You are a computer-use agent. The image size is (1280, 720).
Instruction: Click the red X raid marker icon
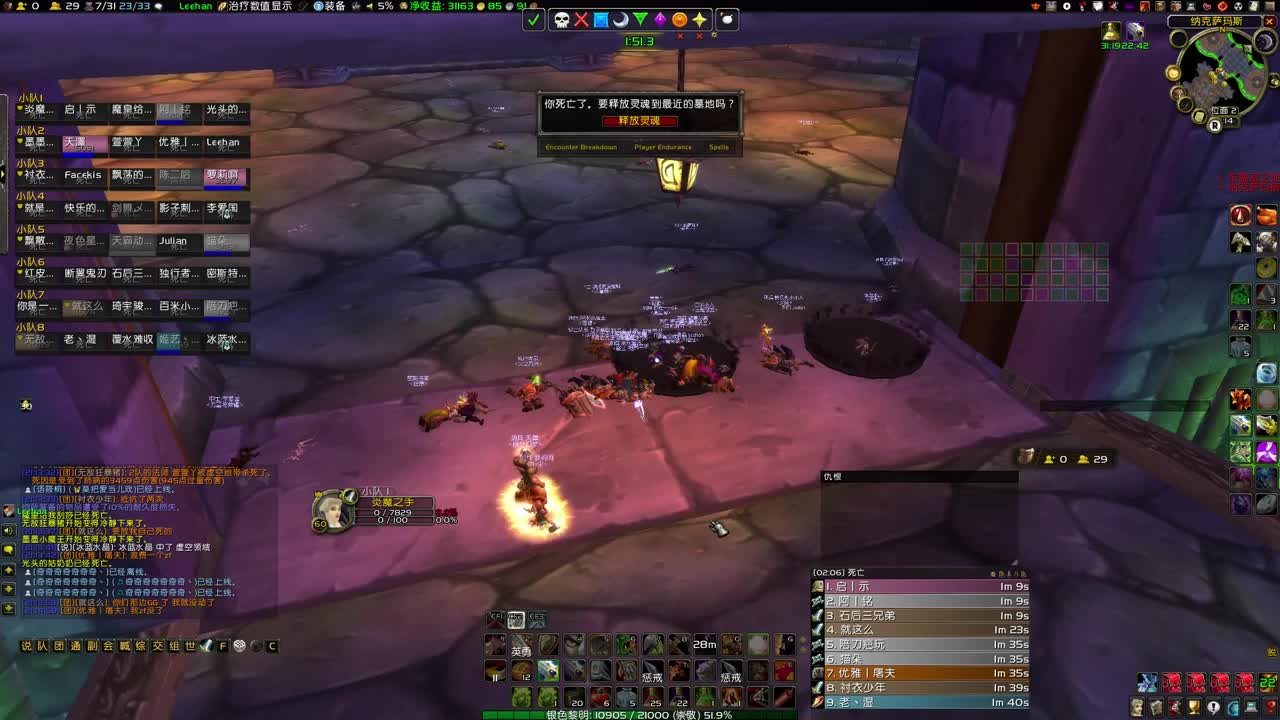coord(582,21)
